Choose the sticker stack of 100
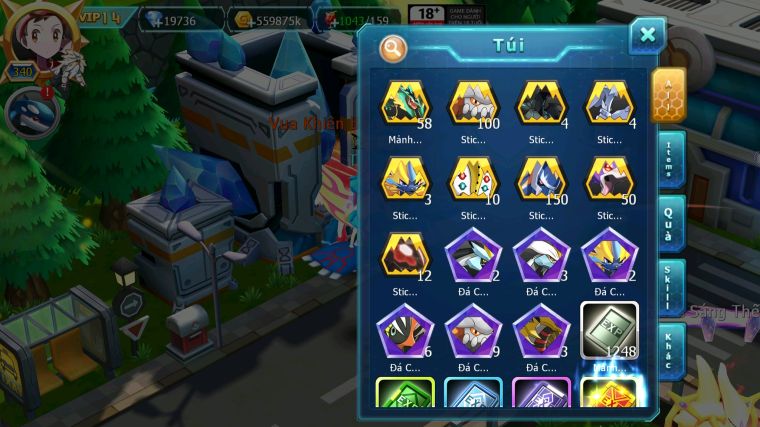 473,103
